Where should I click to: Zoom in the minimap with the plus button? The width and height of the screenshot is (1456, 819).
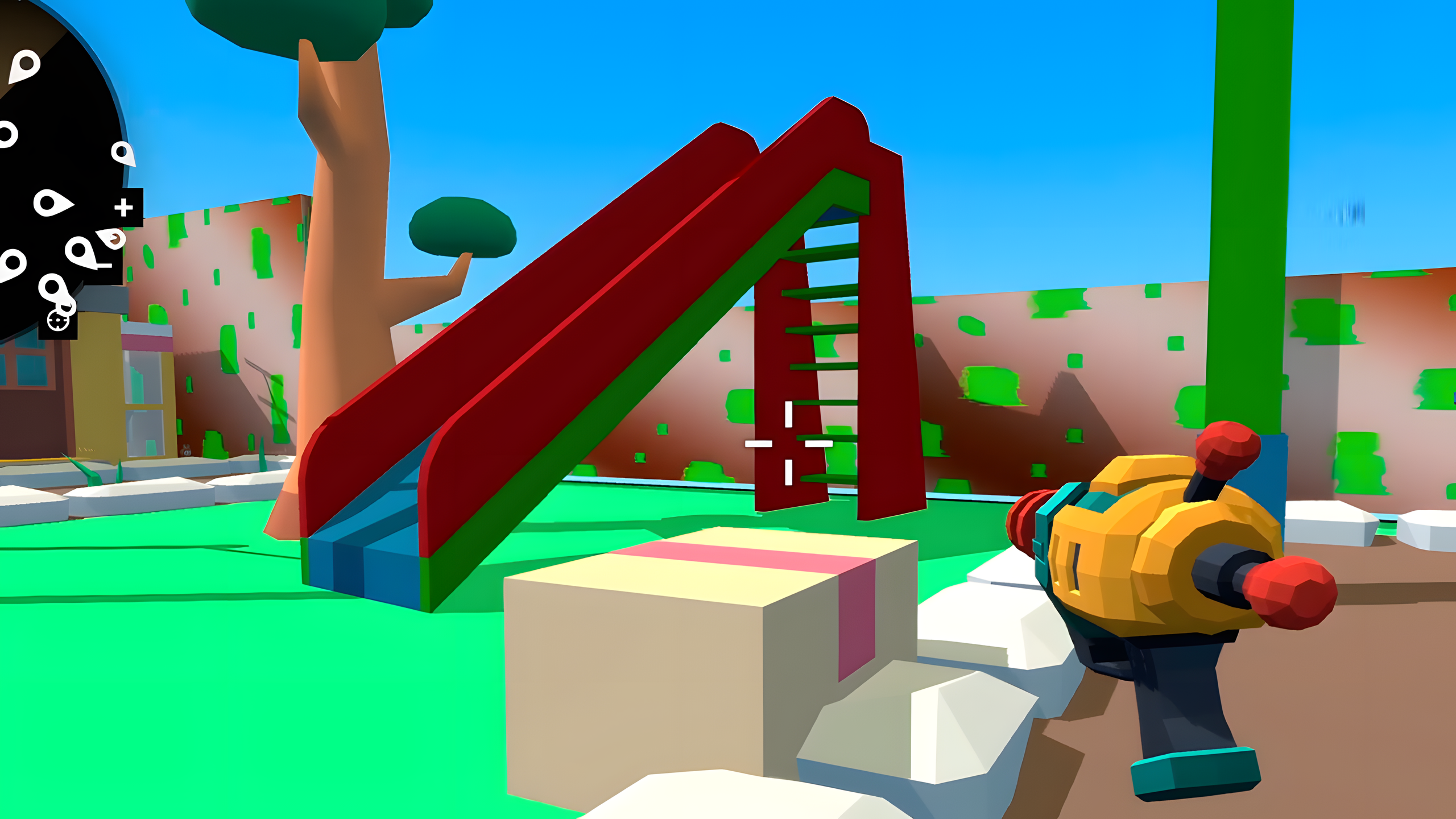pyautogui.click(x=123, y=206)
